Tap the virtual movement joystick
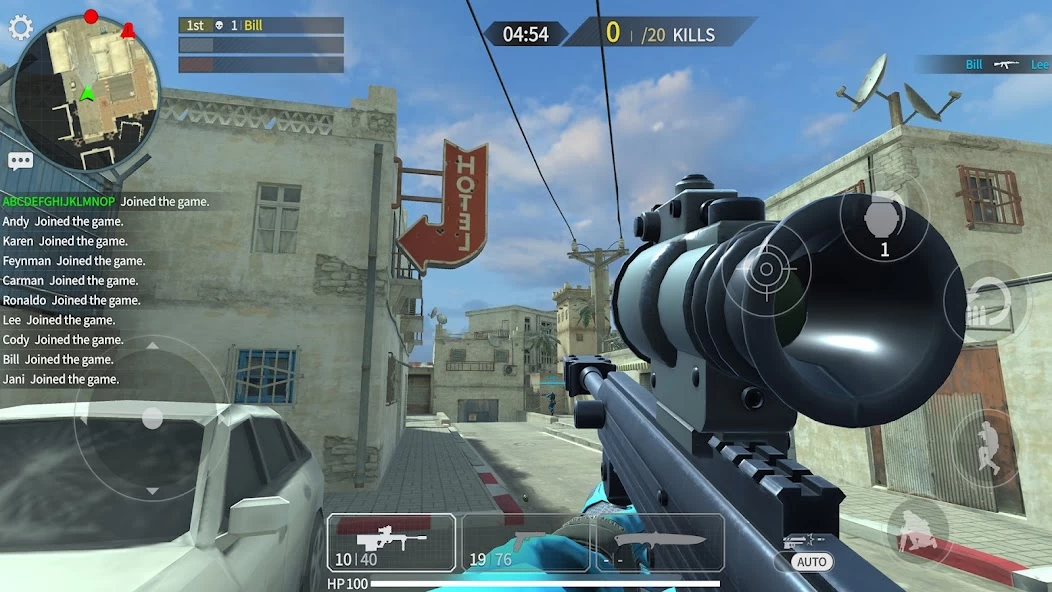The width and height of the screenshot is (1052, 592). [x=152, y=417]
